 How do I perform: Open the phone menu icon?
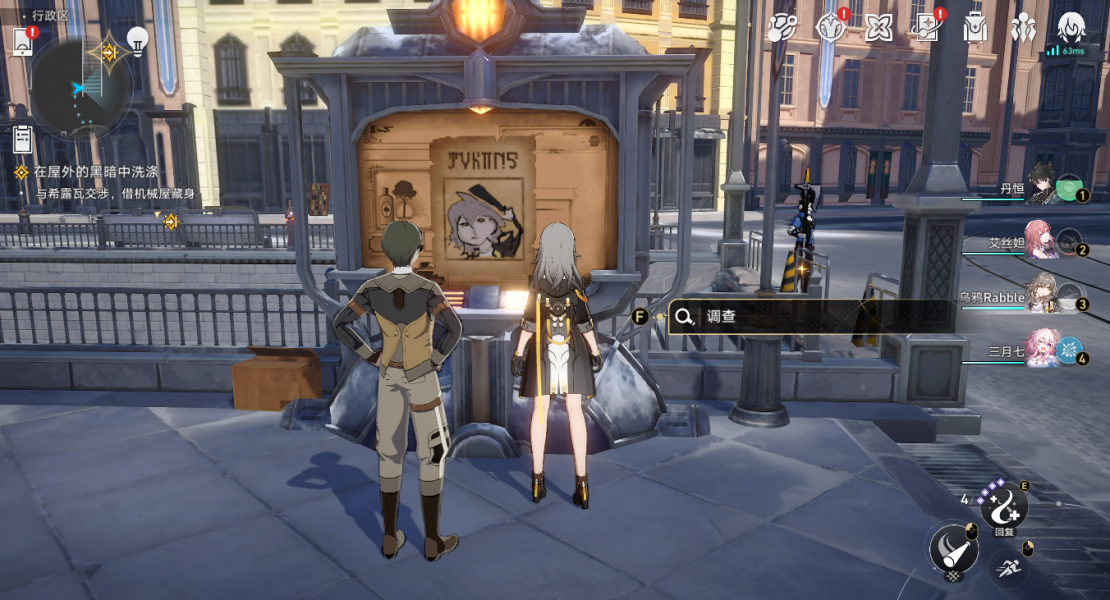(x=22, y=41)
